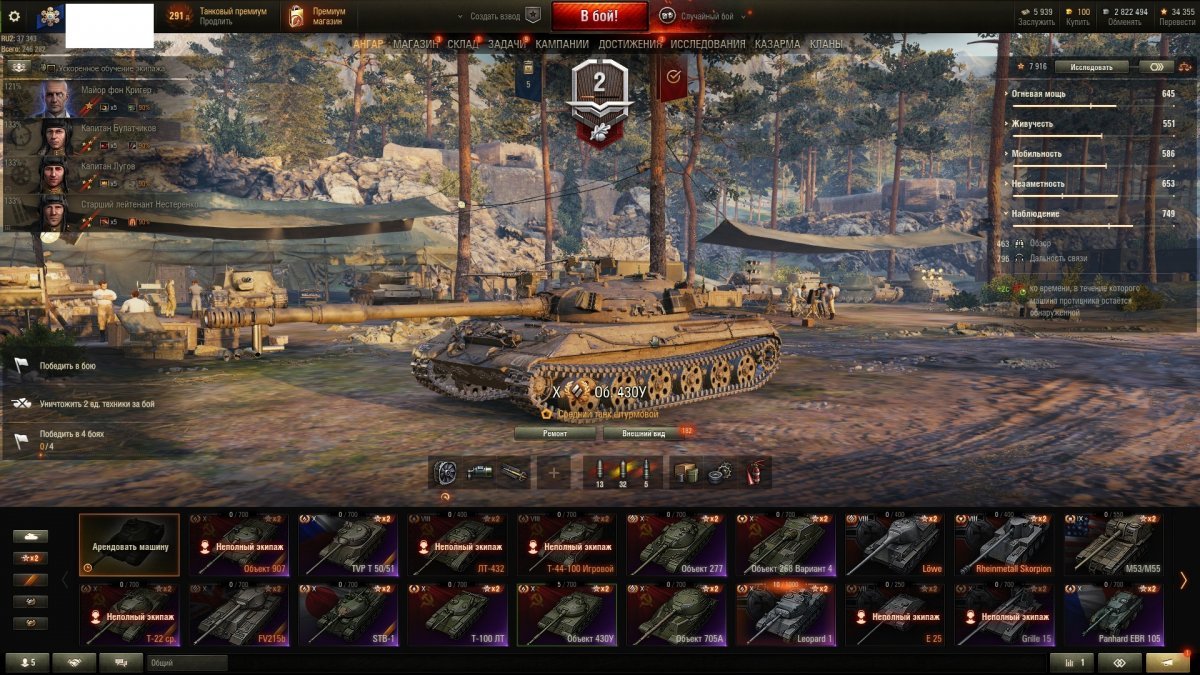Open the settings gear menu
This screenshot has width=1200, height=675.
14,16
